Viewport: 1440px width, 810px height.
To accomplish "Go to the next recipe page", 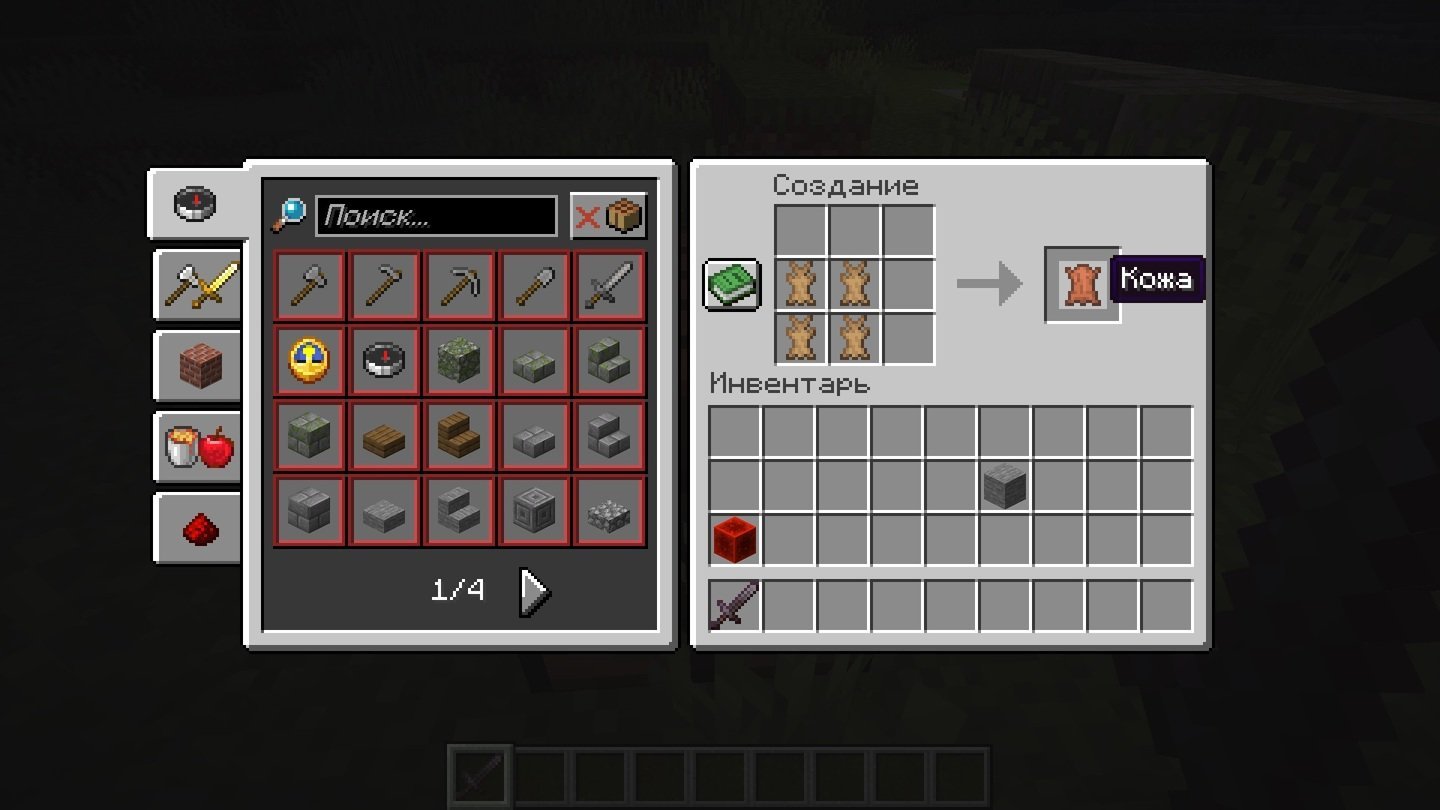I will [x=534, y=592].
